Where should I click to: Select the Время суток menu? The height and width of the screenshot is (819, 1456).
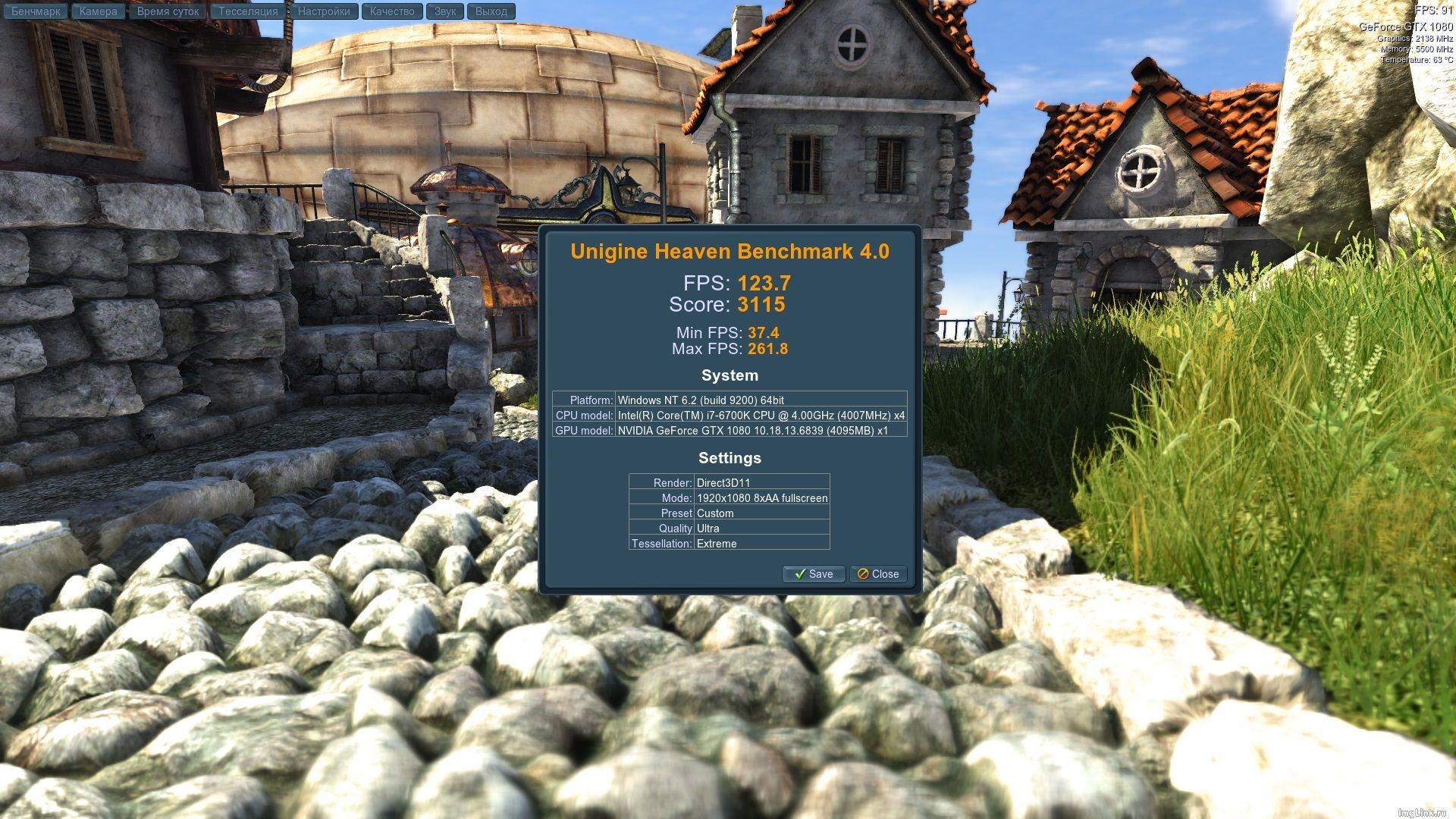click(x=168, y=11)
